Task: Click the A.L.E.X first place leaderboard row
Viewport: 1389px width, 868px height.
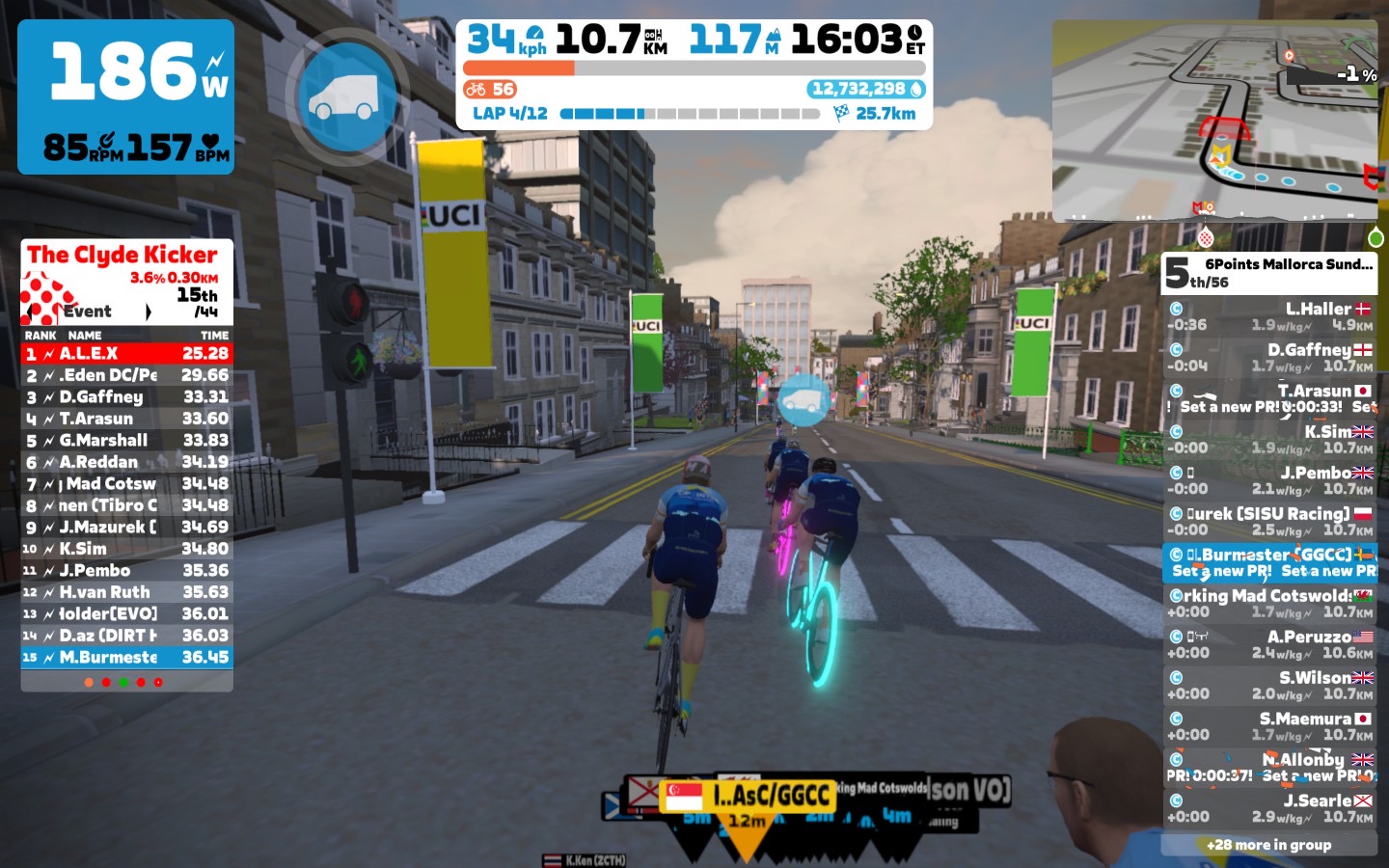Action: click(x=126, y=354)
